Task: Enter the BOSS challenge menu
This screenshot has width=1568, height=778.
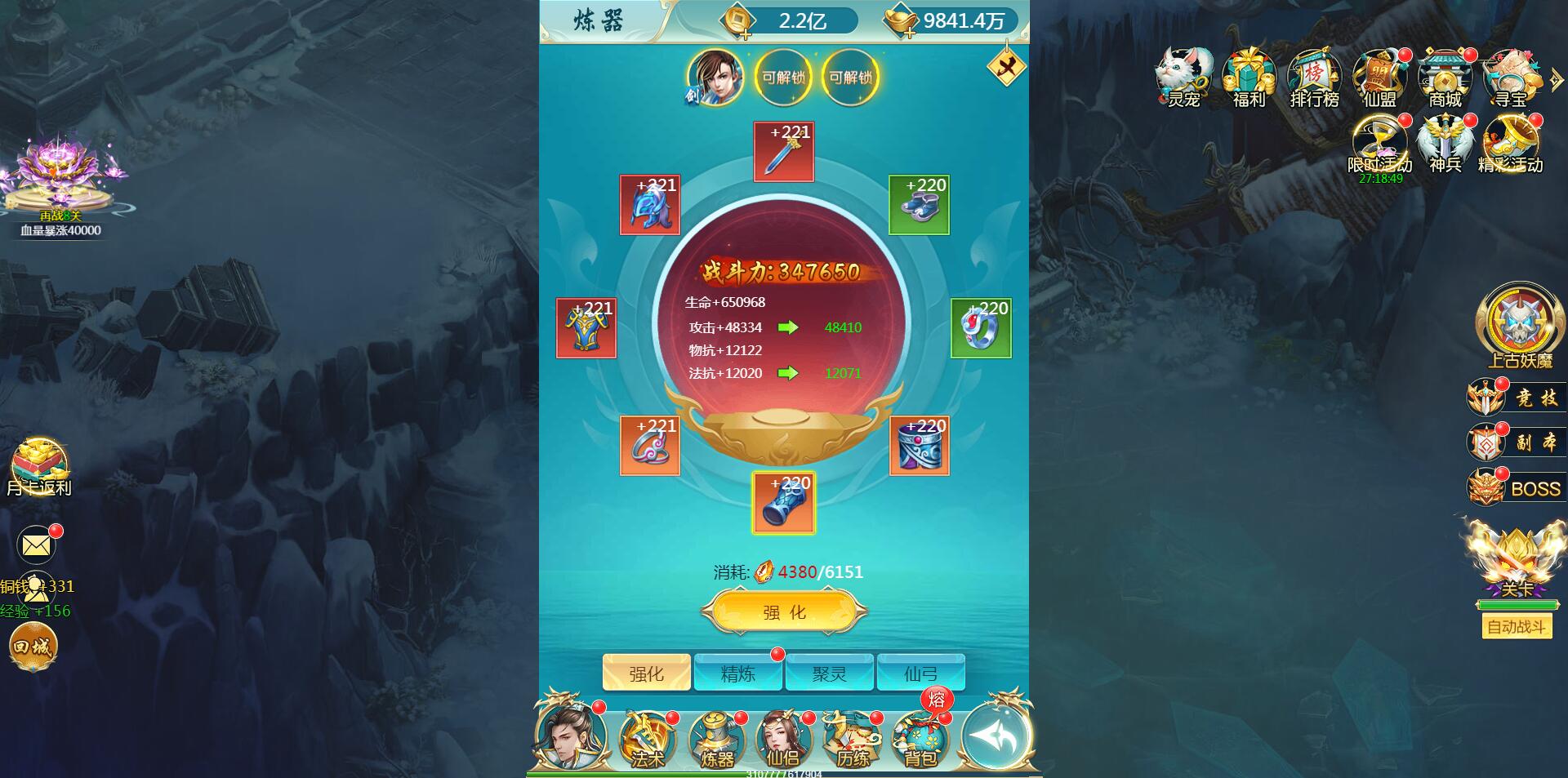Action: (1517, 488)
